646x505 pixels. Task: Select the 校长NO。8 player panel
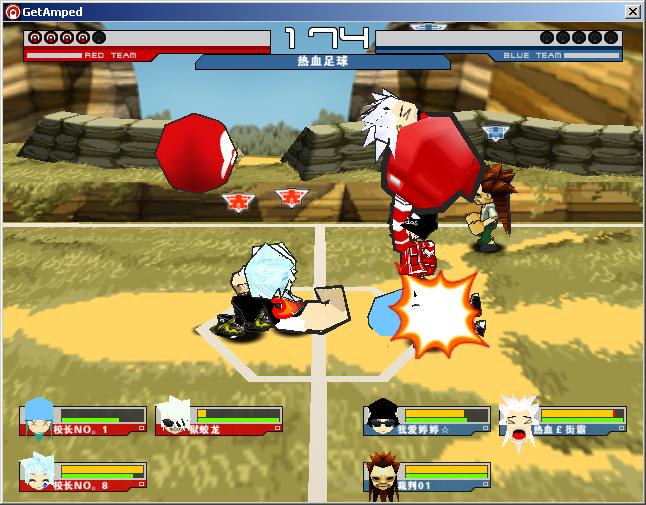click(84, 477)
